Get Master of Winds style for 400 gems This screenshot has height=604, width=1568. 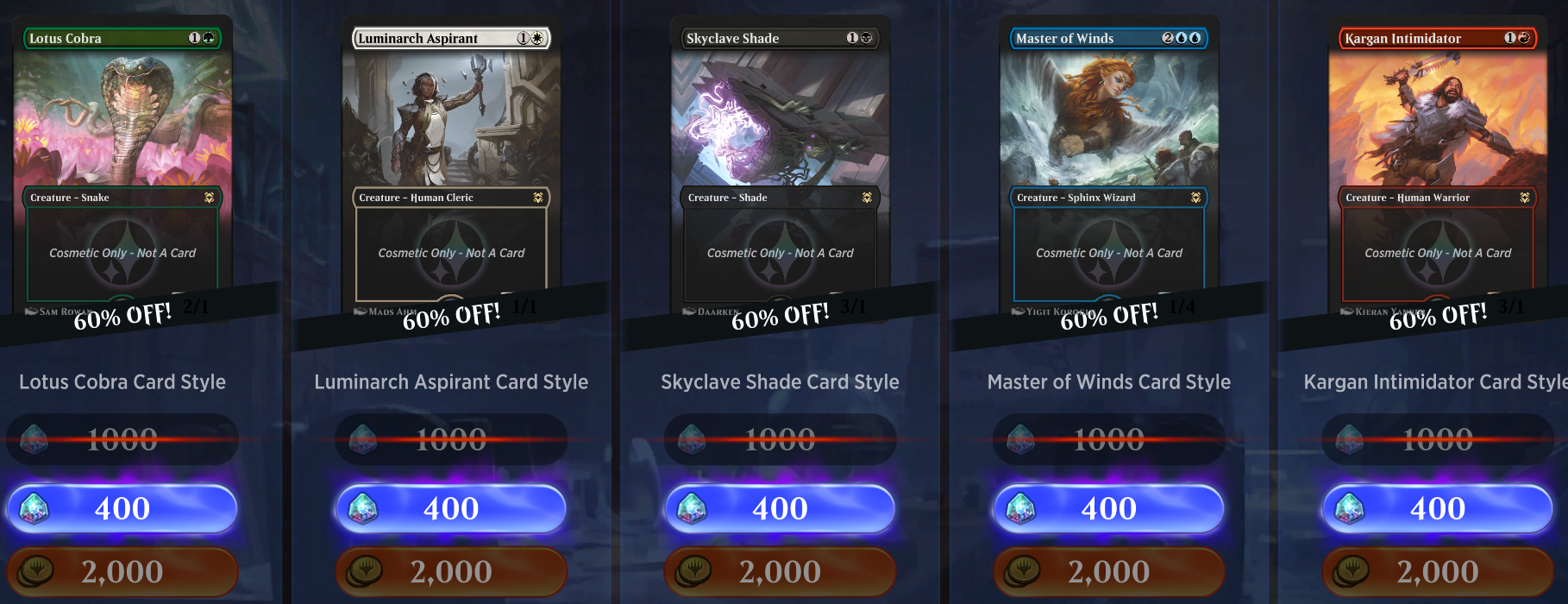(x=1109, y=508)
